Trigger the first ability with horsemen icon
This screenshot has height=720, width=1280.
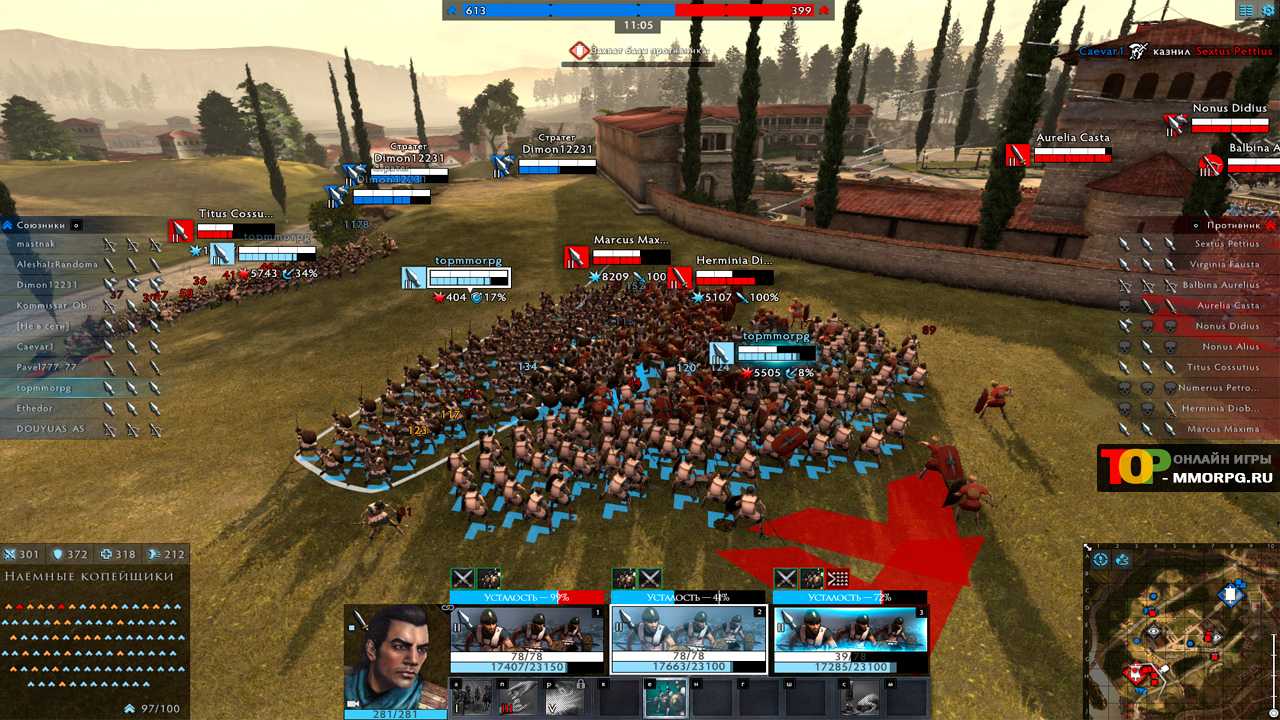click(471, 698)
